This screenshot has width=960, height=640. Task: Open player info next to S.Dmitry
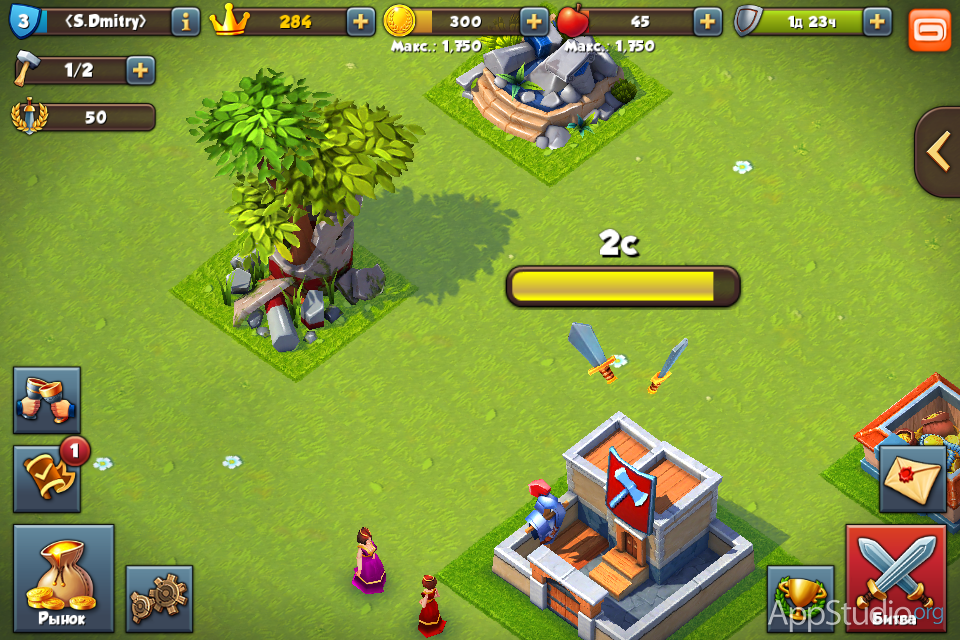point(185,21)
